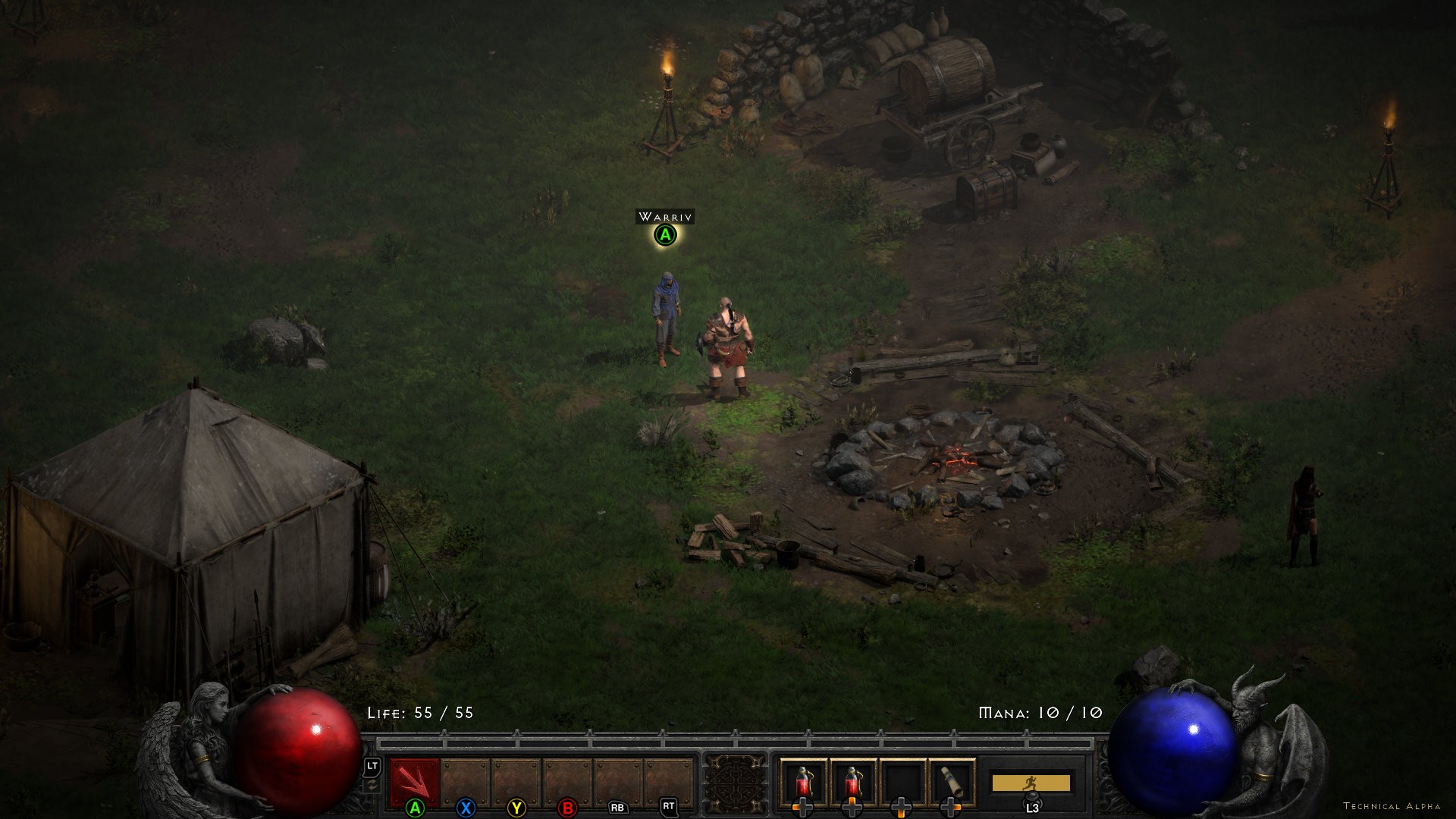Click the skill swap arrows icon
1456x819 pixels.
[x=372, y=786]
